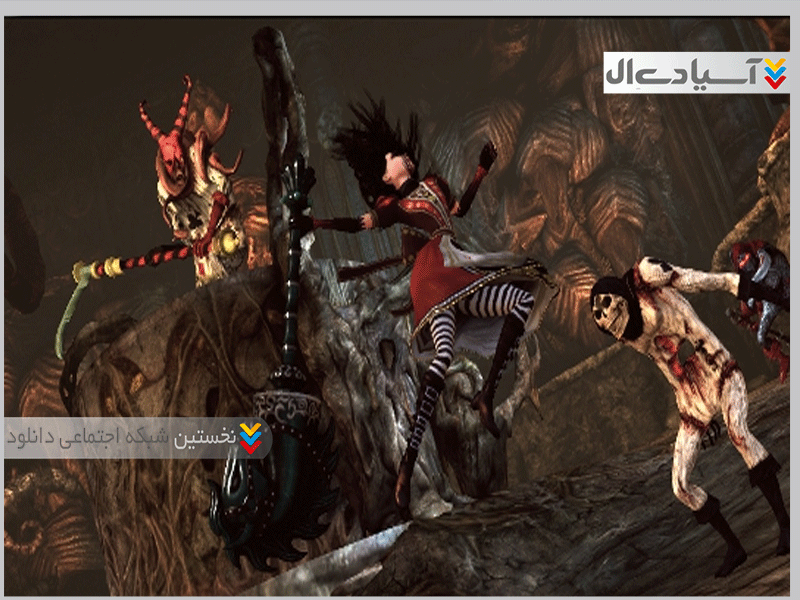Click the Asiadl logo banner

click(x=695, y=72)
